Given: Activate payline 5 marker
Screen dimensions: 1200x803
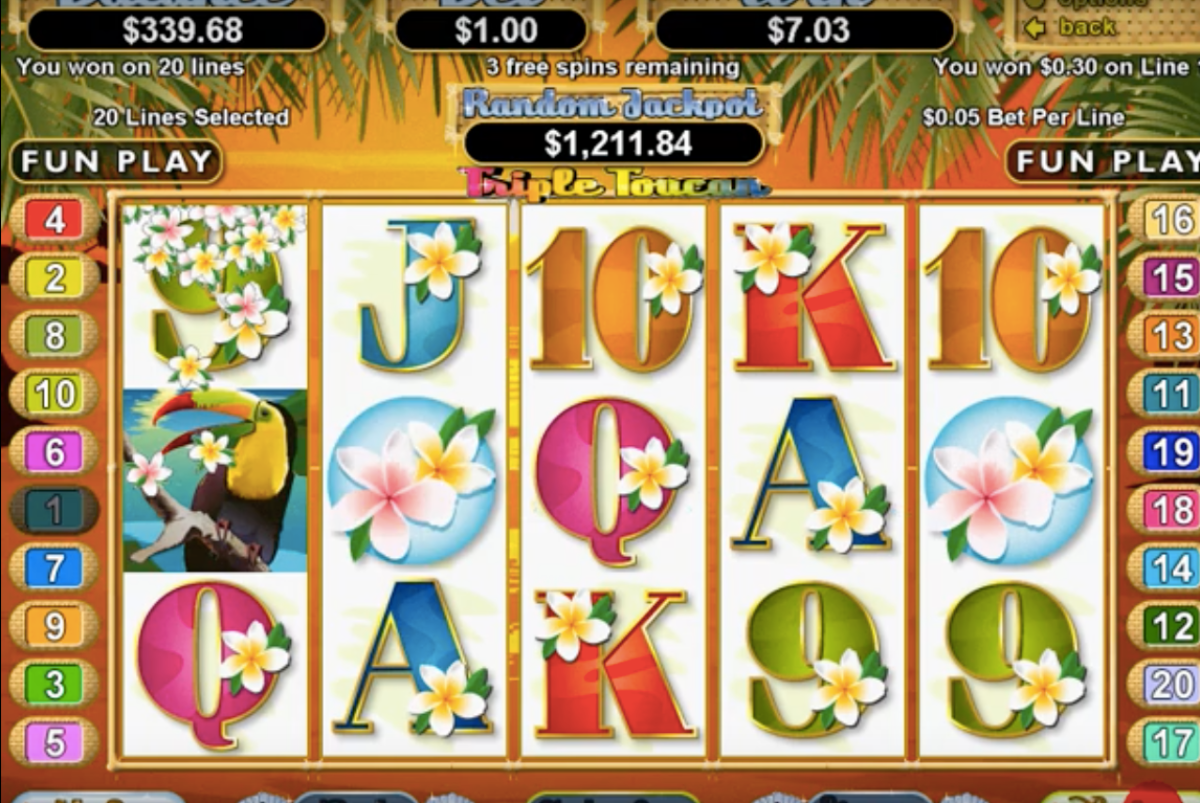Looking at the screenshot, I should click(x=55, y=743).
